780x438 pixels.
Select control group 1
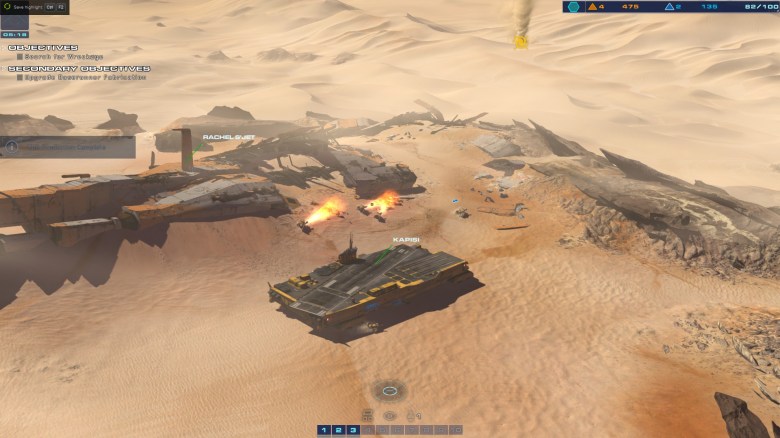[323, 430]
